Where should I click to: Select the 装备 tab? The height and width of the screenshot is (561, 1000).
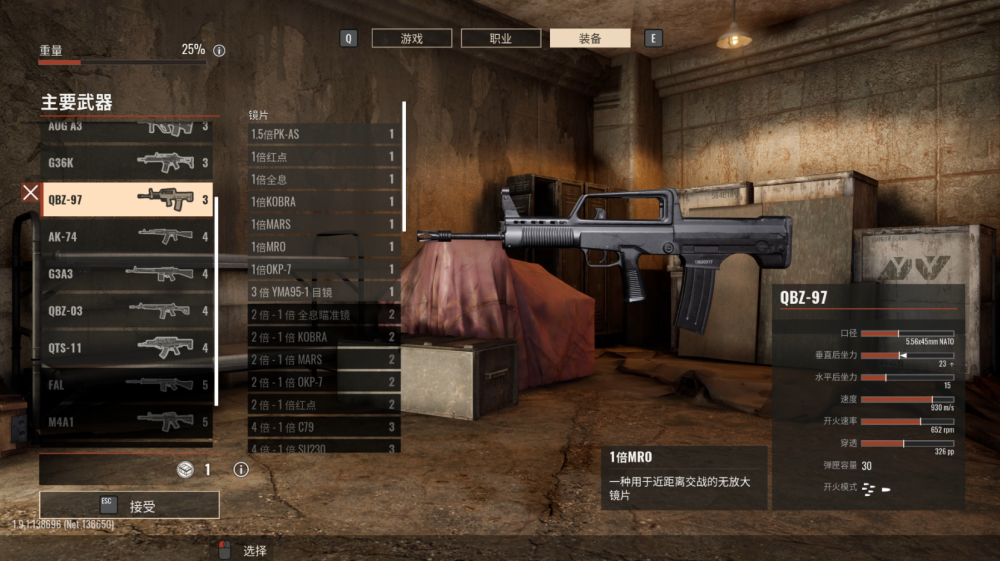[590, 38]
